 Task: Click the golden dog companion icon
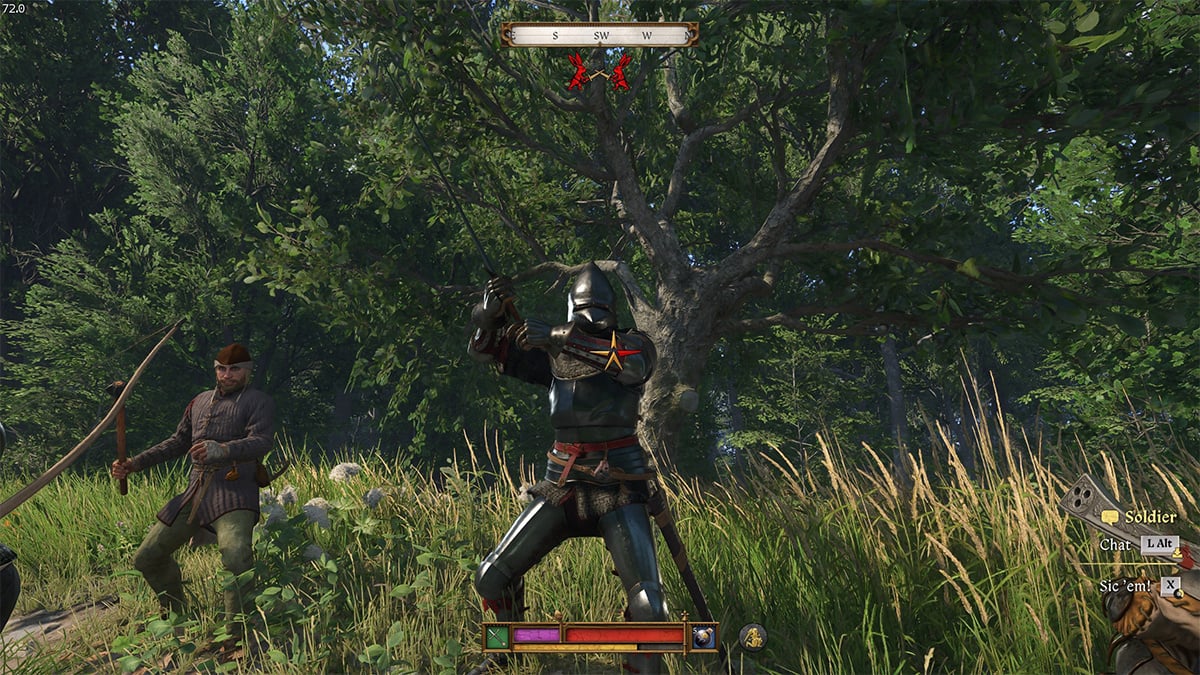[x=753, y=636]
